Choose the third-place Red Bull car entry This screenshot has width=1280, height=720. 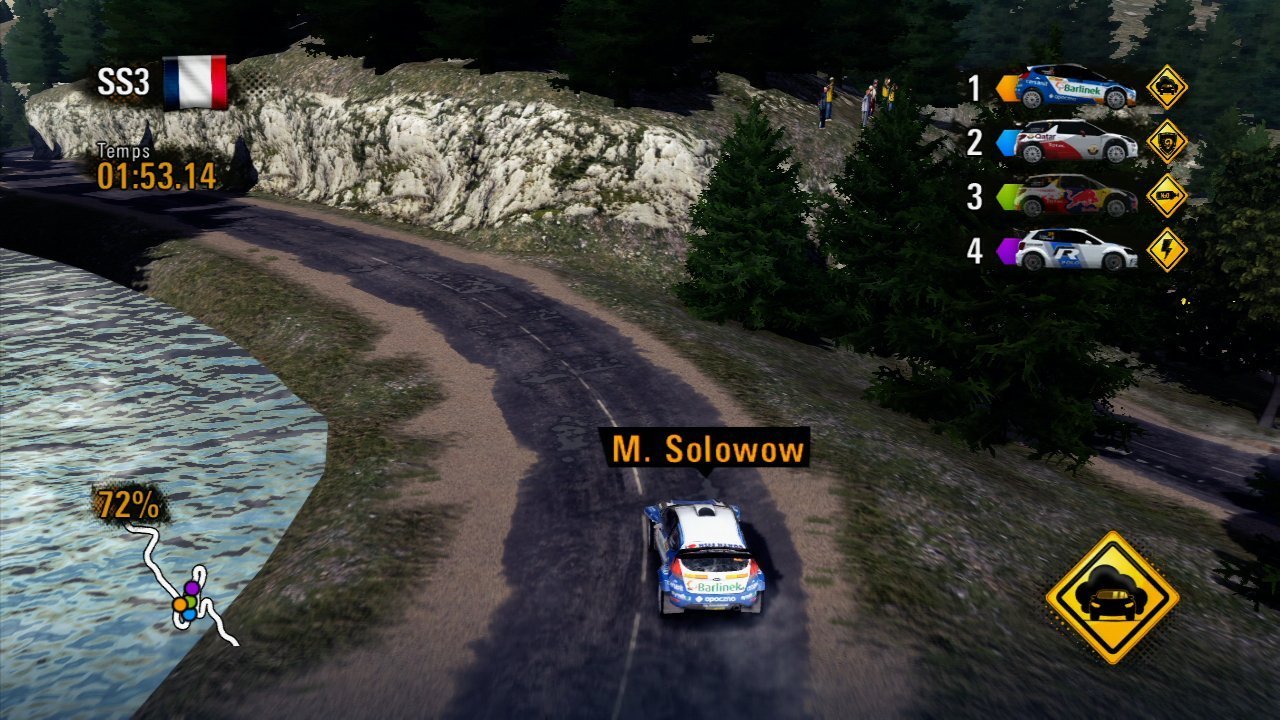pos(1076,196)
